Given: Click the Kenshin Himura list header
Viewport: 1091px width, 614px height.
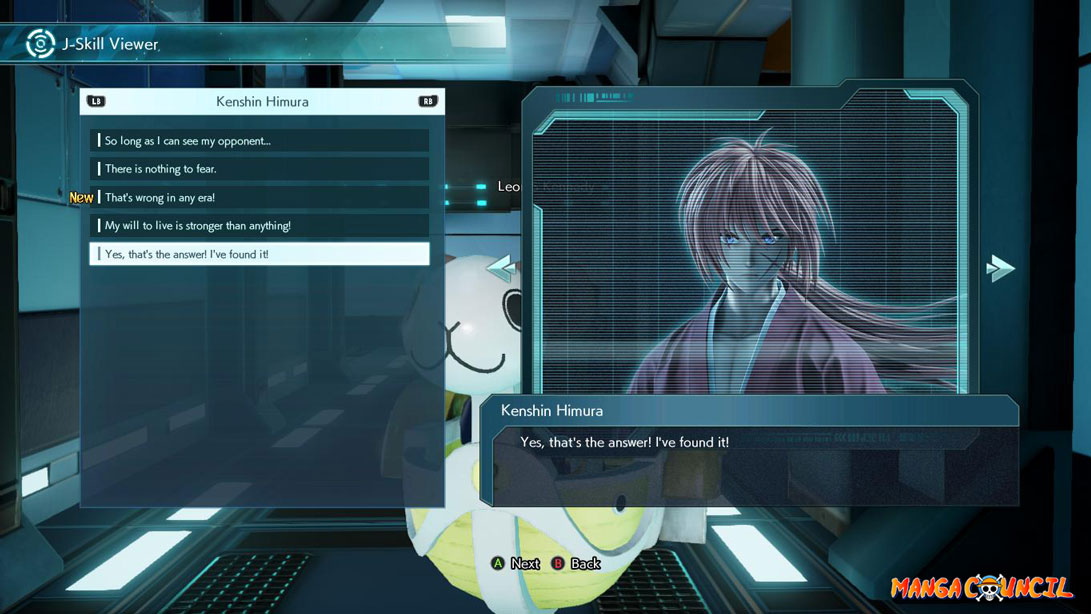Looking at the screenshot, I should (262, 101).
